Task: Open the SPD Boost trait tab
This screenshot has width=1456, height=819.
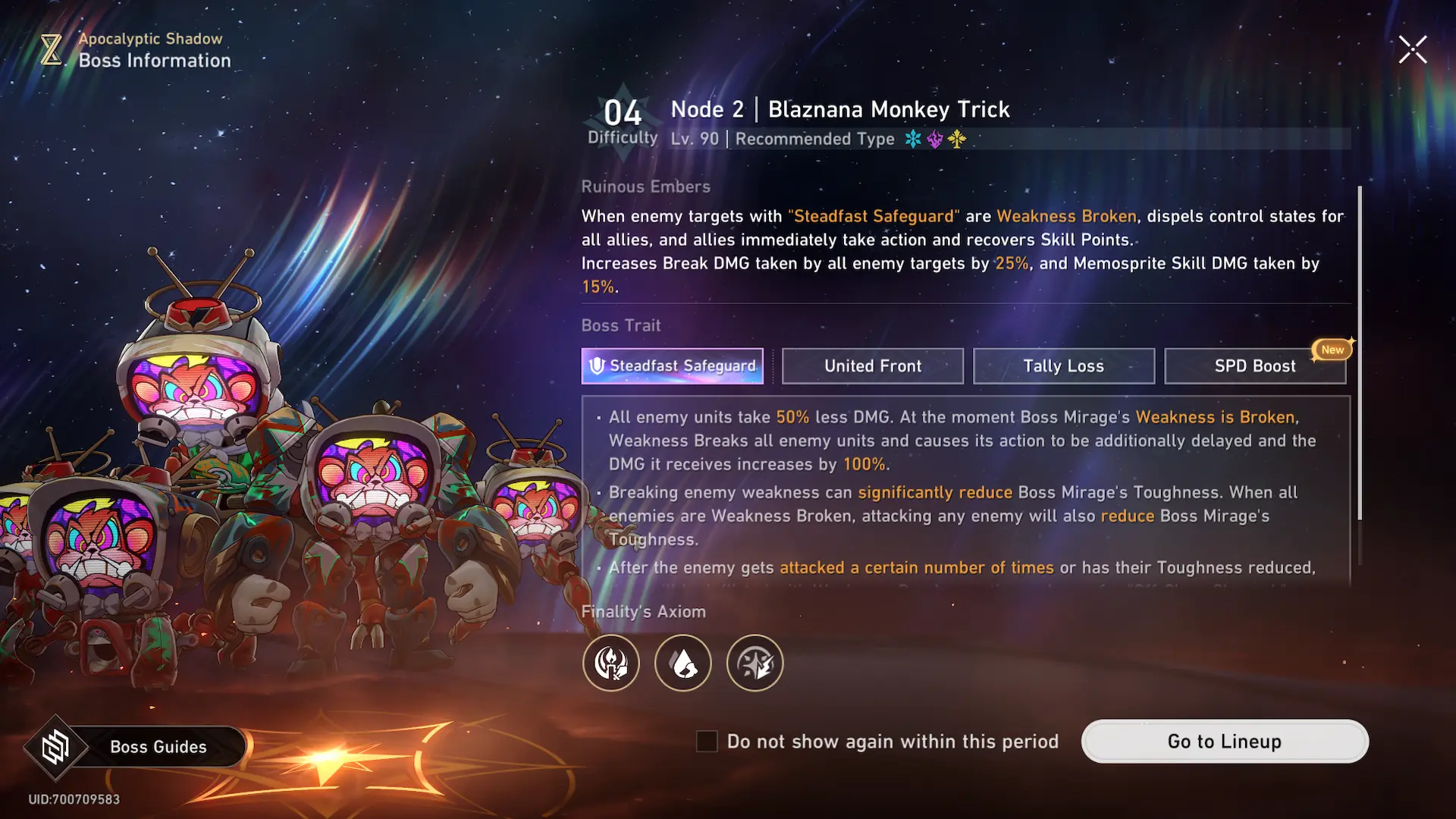Action: [1255, 366]
